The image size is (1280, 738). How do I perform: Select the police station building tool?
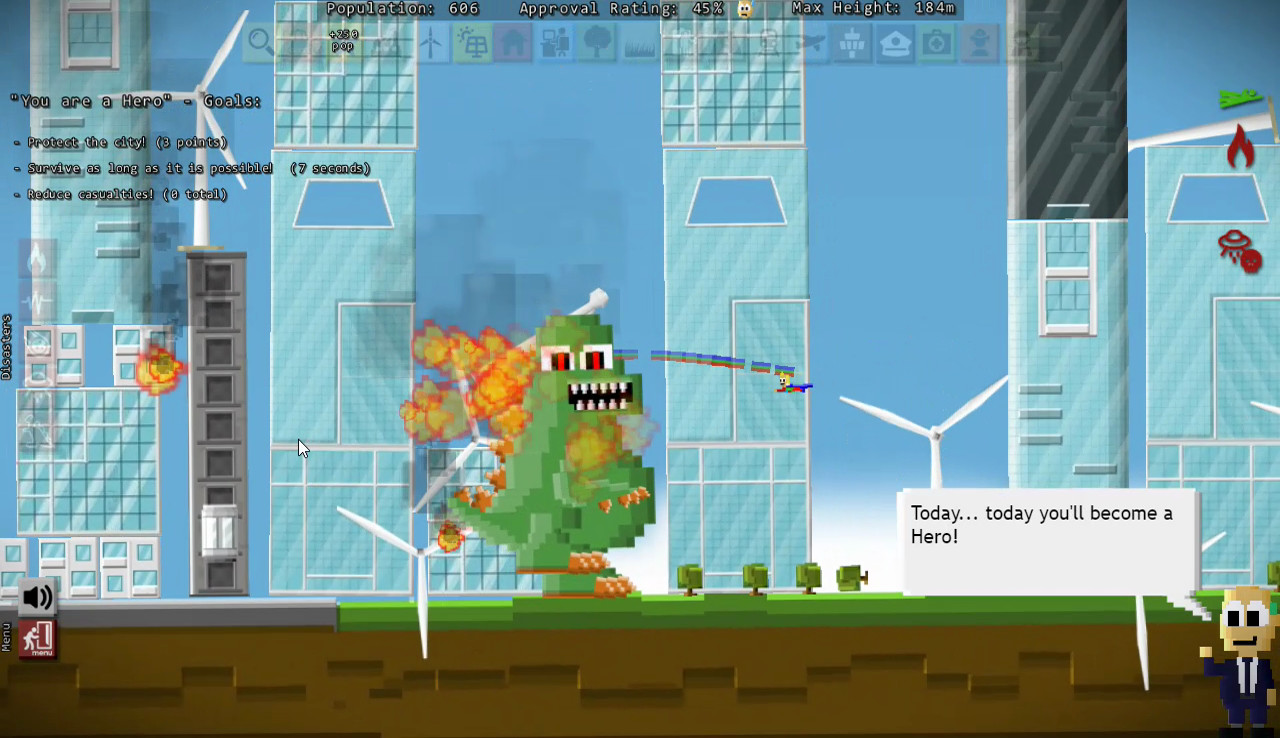[894, 43]
